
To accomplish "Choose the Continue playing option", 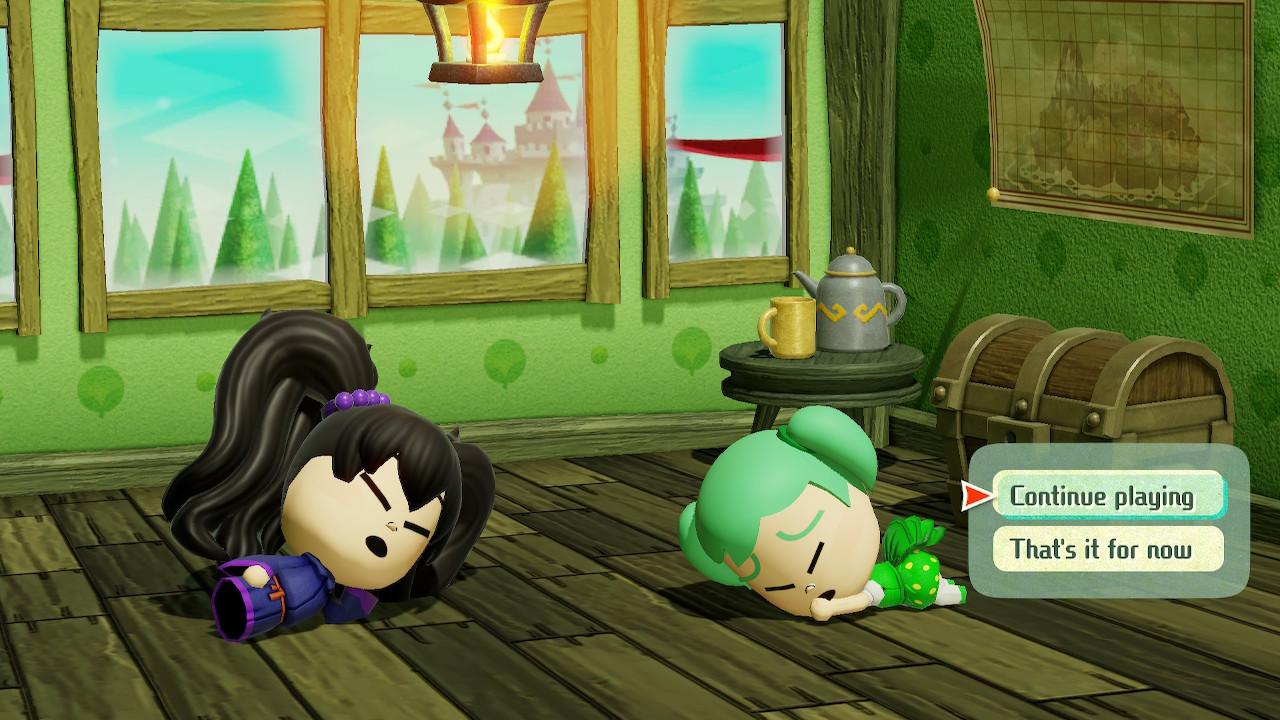I will pos(1108,496).
